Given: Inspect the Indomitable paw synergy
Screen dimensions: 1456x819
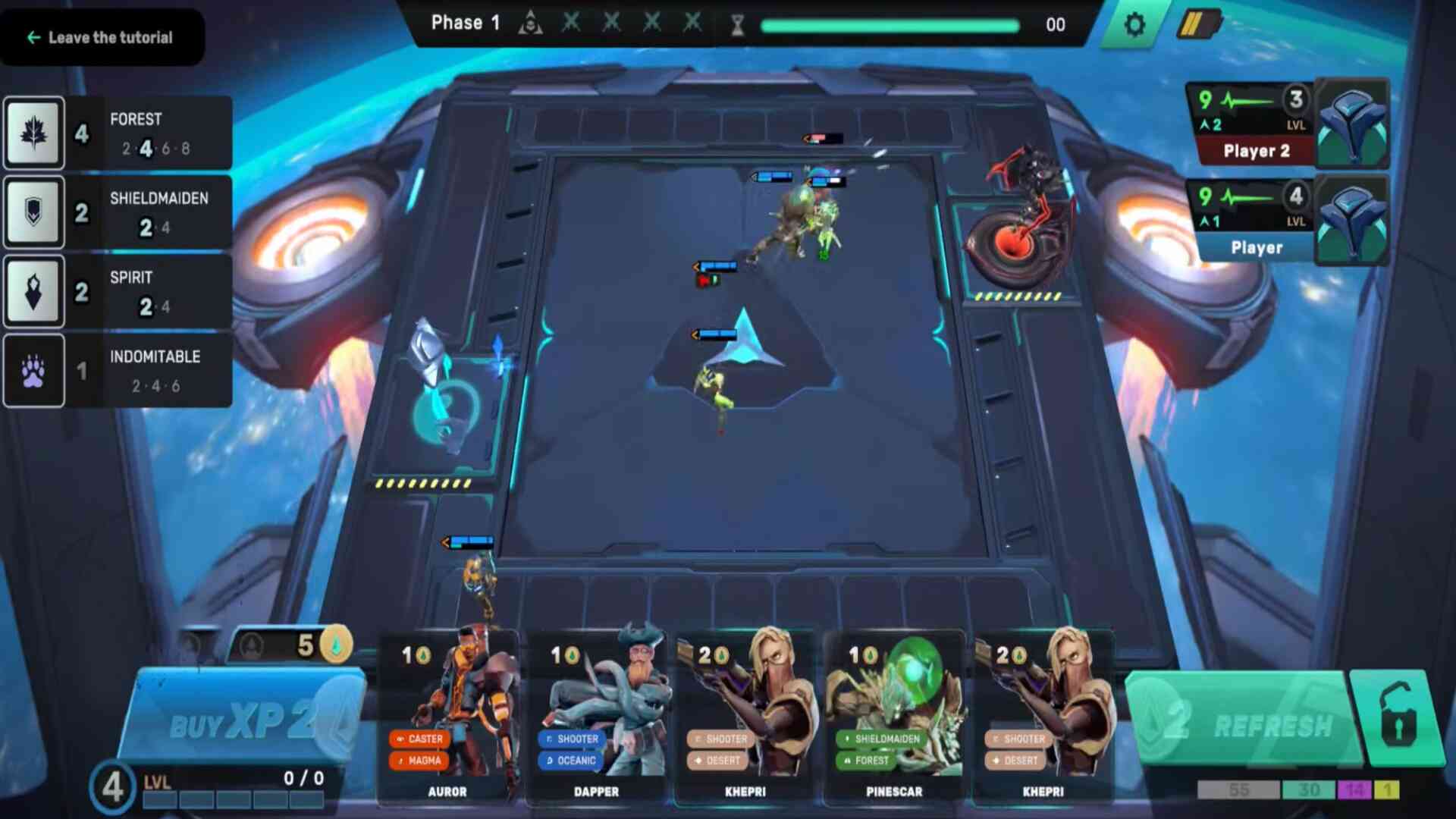Looking at the screenshot, I should point(118,371).
